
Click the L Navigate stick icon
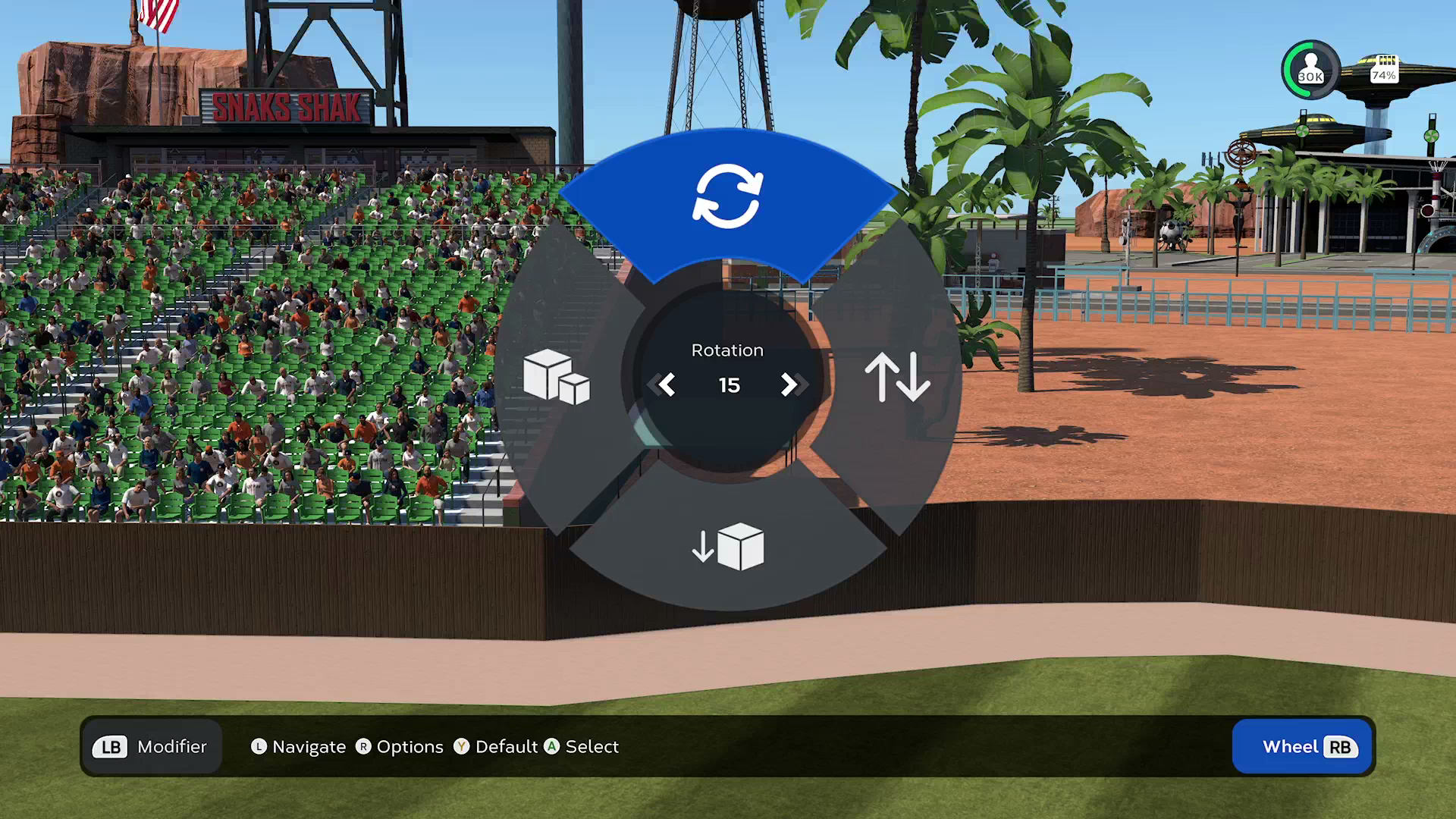[259, 747]
